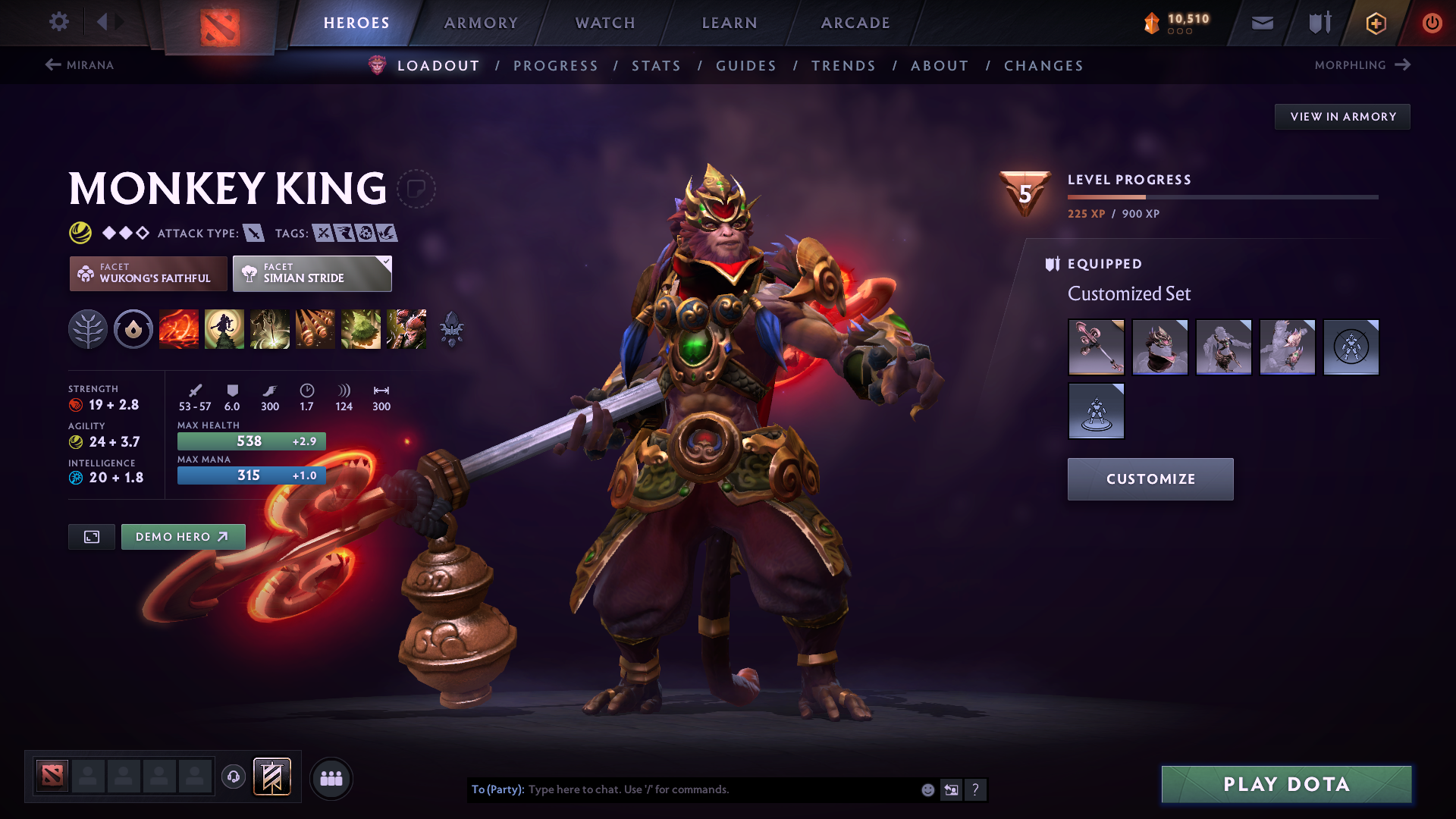Screen dimensions: 1456x819
Task: Select the Wukong's Faithful facet
Action: click(x=148, y=274)
